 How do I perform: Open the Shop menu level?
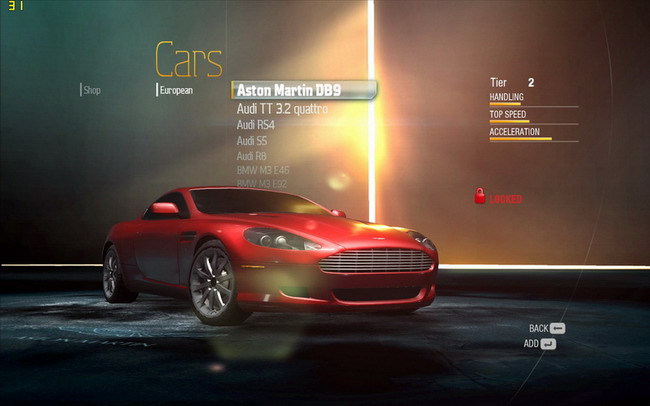coord(92,90)
